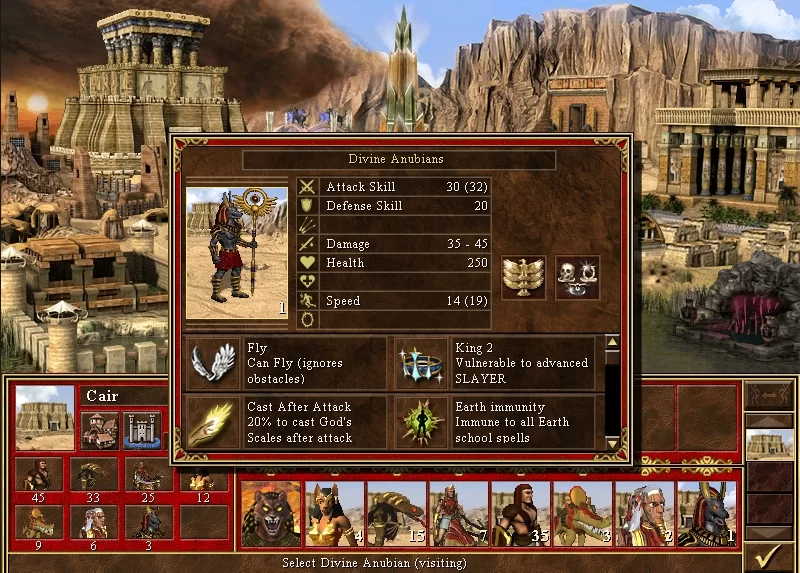Confirm with the gold checkmark button
Viewport: 800px width, 573px height.
770,553
